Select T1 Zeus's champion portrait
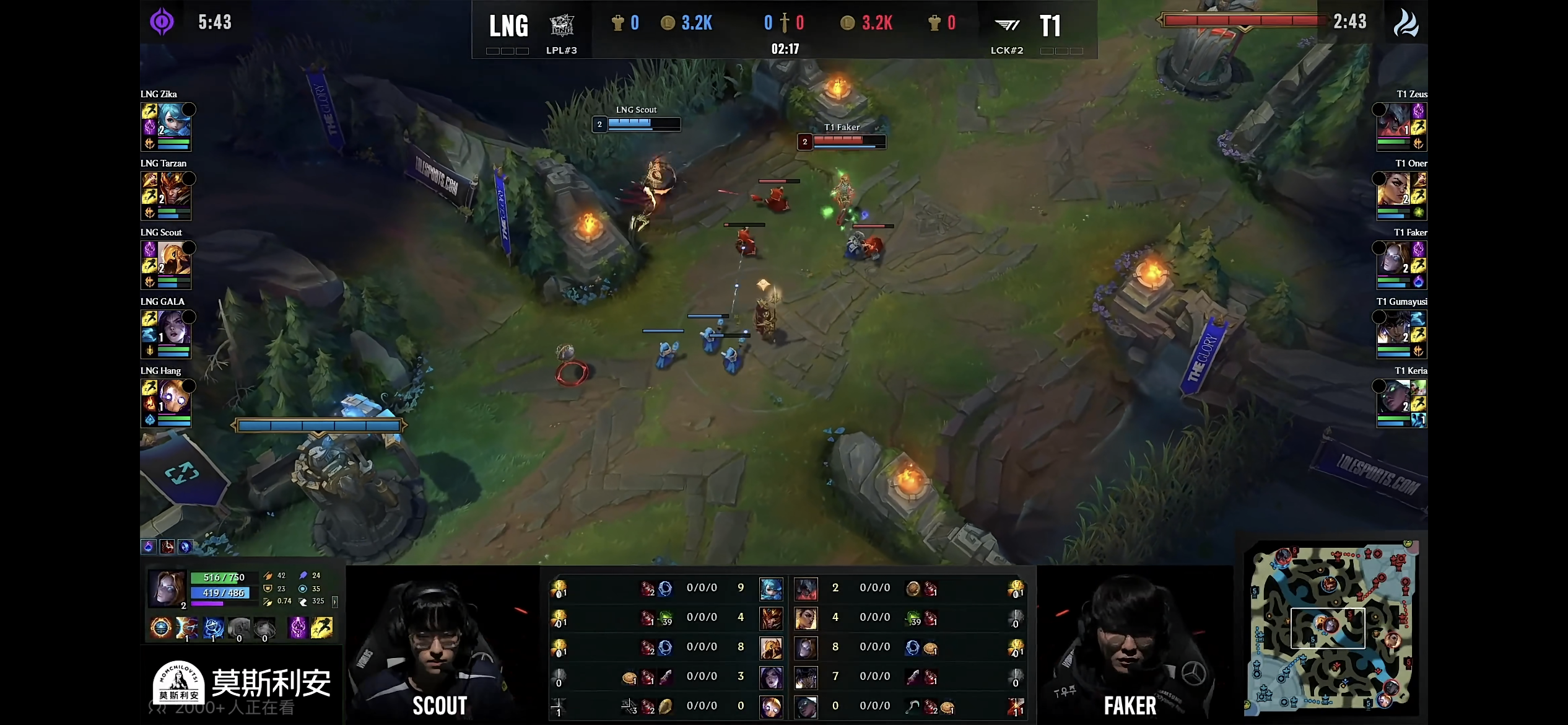Image resolution: width=1568 pixels, height=725 pixels. (x=1393, y=120)
